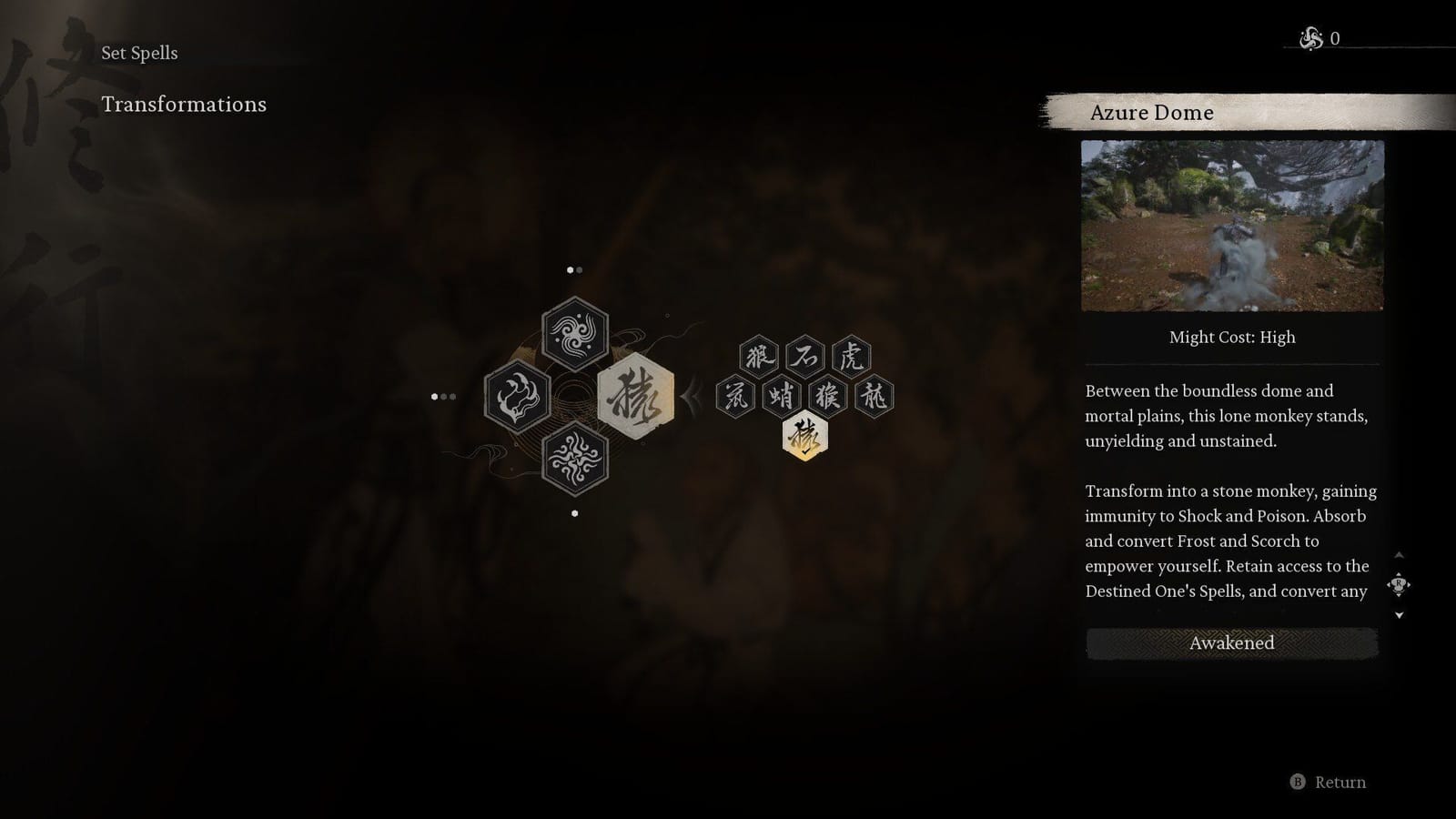Select the bottom pagination dot
Viewport: 1456px width, 819px height.
[574, 511]
